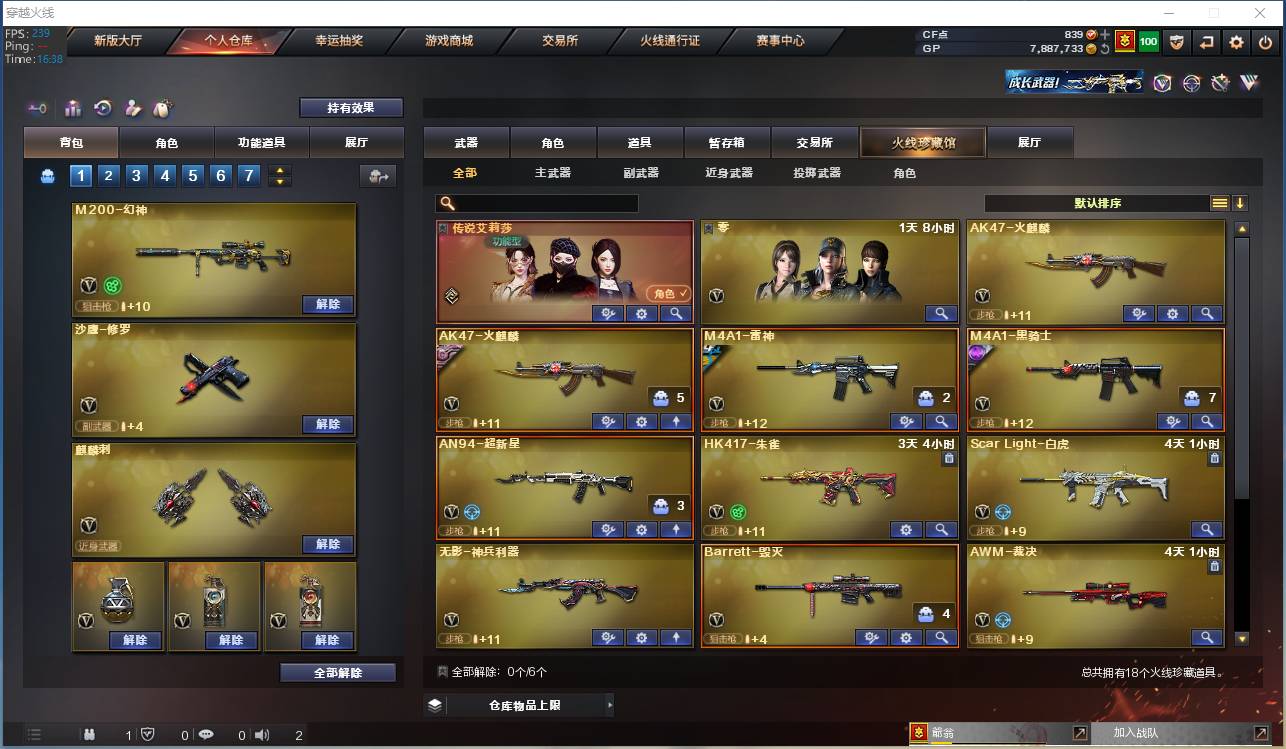Viewport: 1286px width, 749px height.
Task: Switch to backpack slot 3
Action: [137, 175]
